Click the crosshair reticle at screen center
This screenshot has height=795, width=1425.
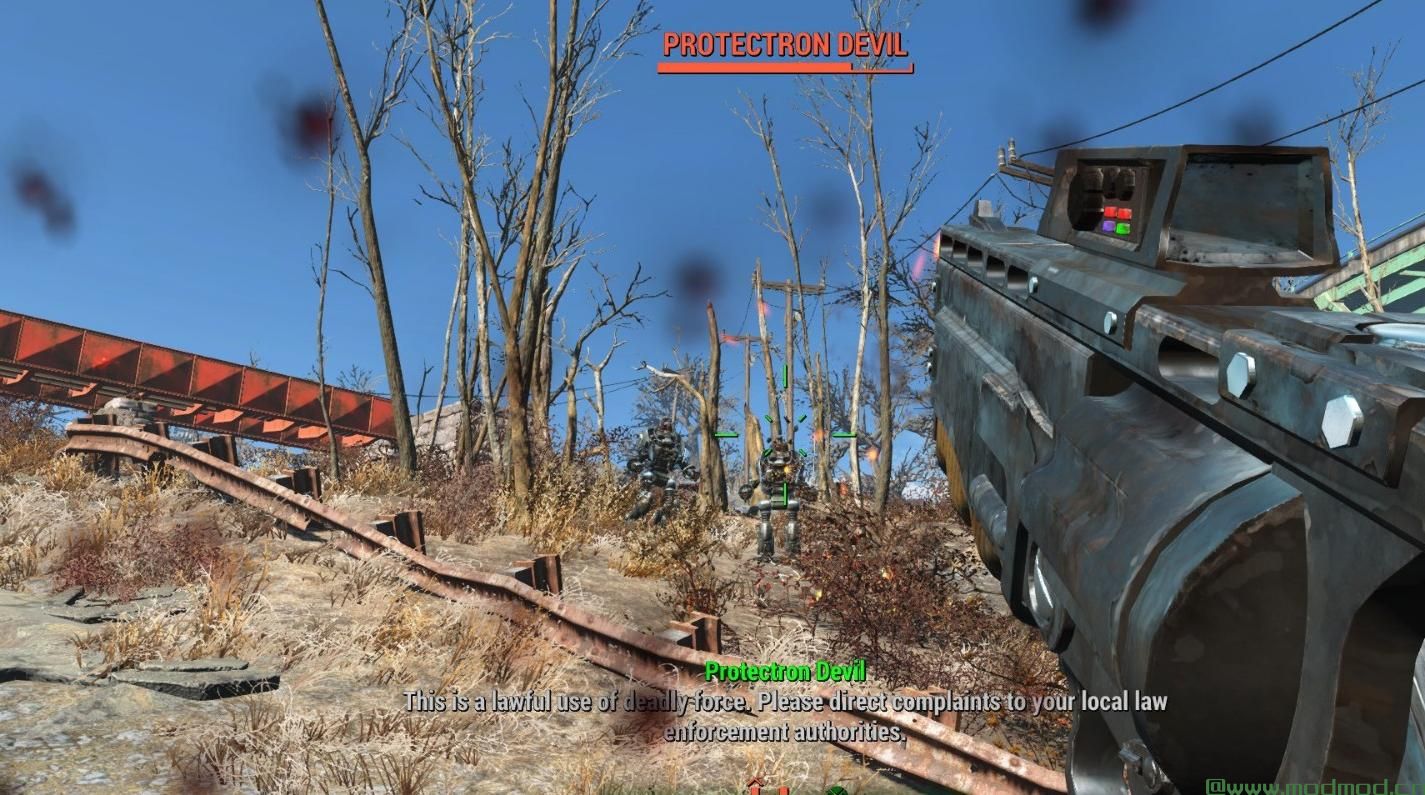785,435
